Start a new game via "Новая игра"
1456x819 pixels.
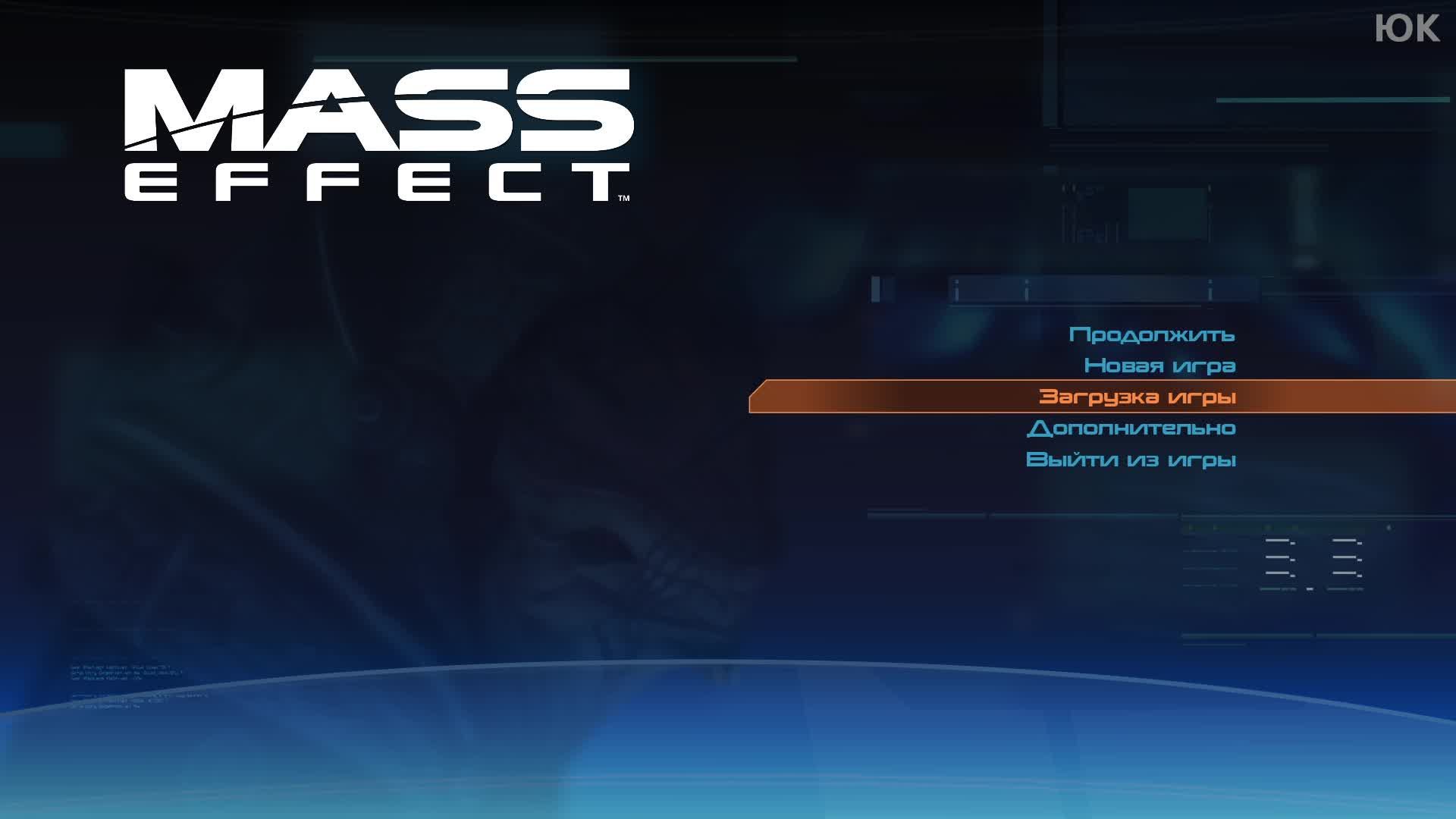click(1160, 365)
